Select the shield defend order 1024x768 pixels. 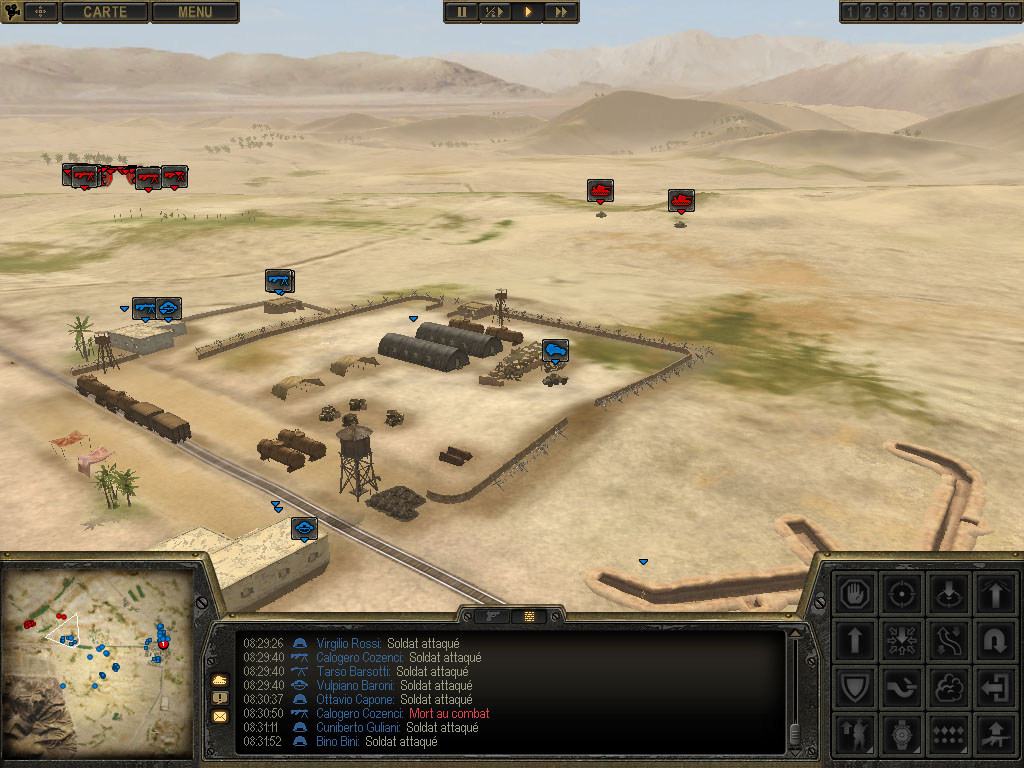point(856,687)
